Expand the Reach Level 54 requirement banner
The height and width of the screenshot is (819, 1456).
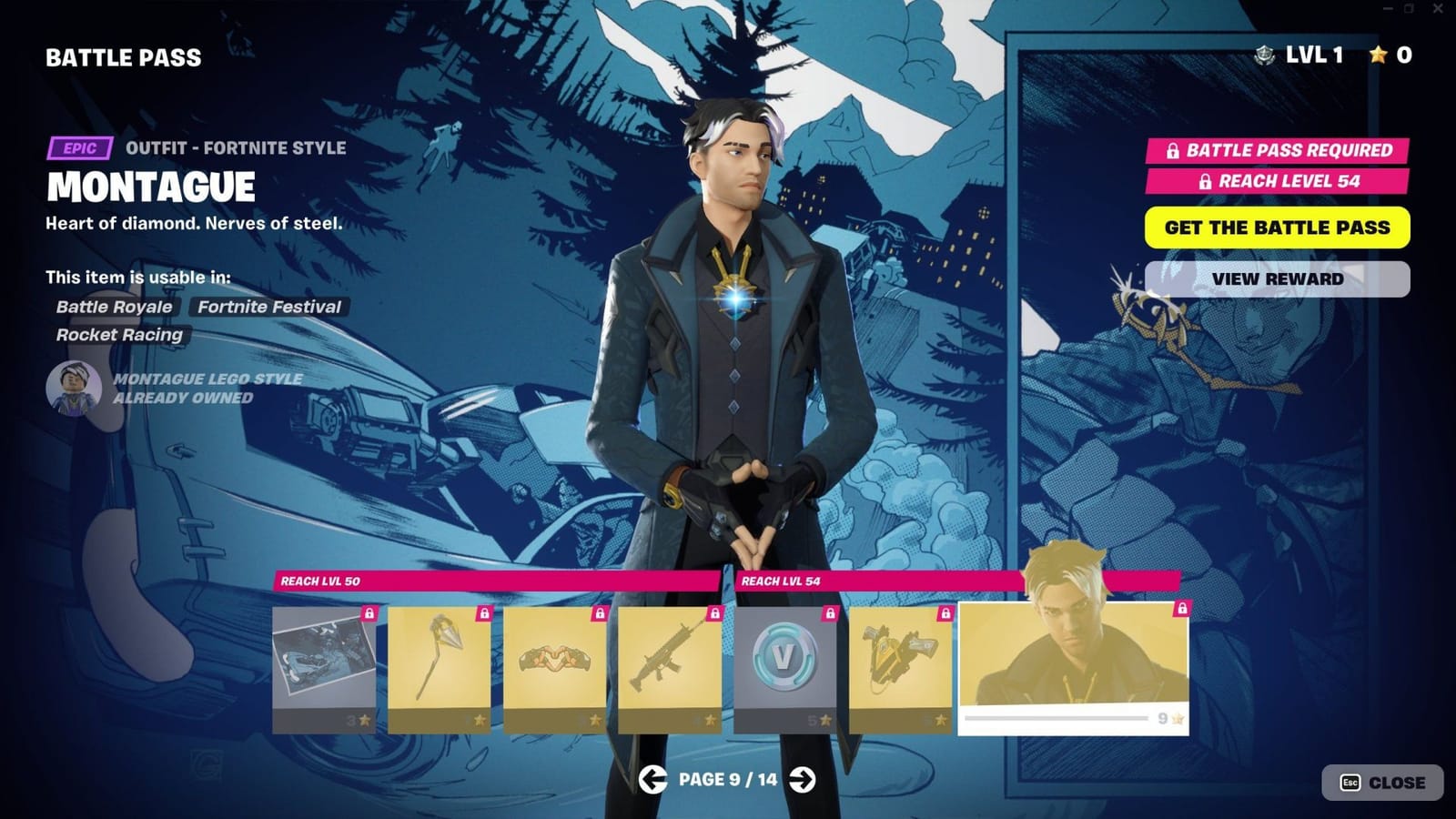point(1278,181)
